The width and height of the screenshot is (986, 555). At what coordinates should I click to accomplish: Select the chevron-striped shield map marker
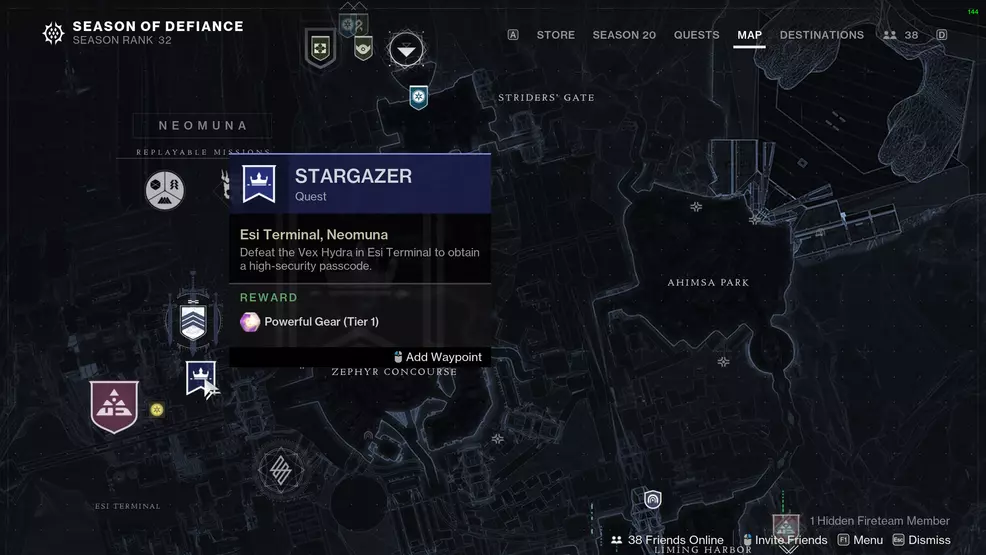[x=193, y=321]
